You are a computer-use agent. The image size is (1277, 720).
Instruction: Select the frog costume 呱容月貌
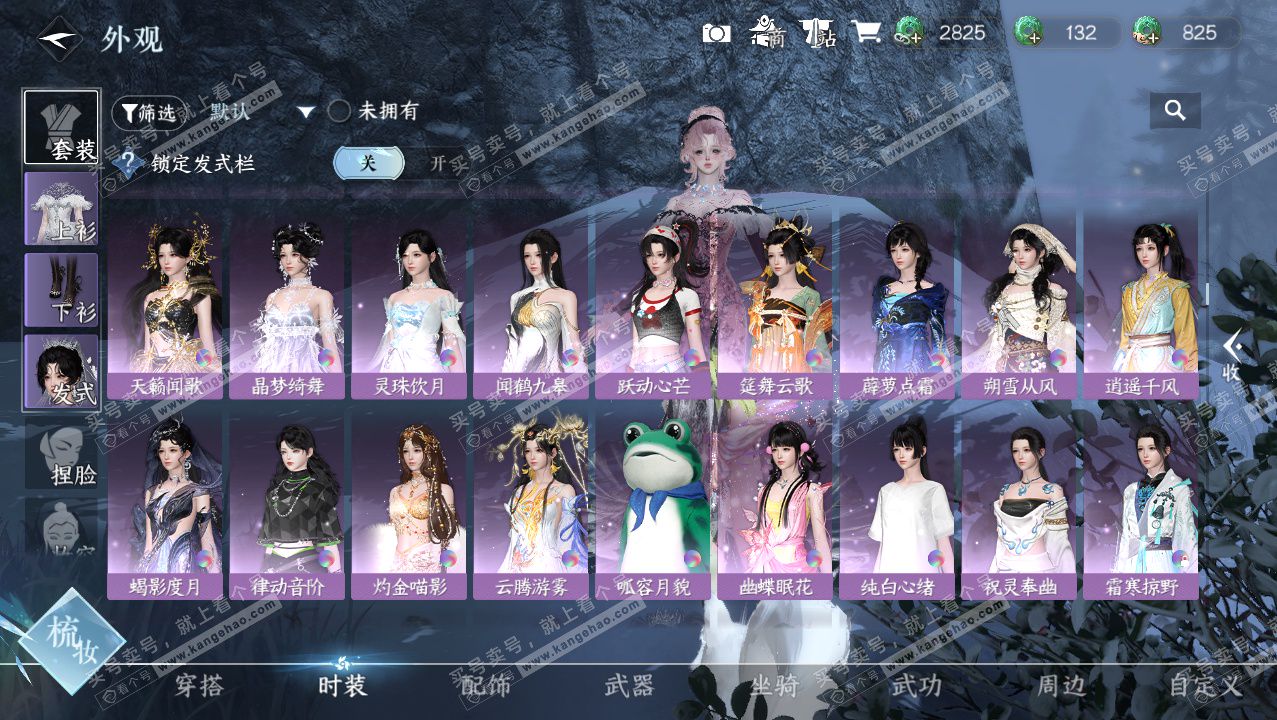[653, 505]
